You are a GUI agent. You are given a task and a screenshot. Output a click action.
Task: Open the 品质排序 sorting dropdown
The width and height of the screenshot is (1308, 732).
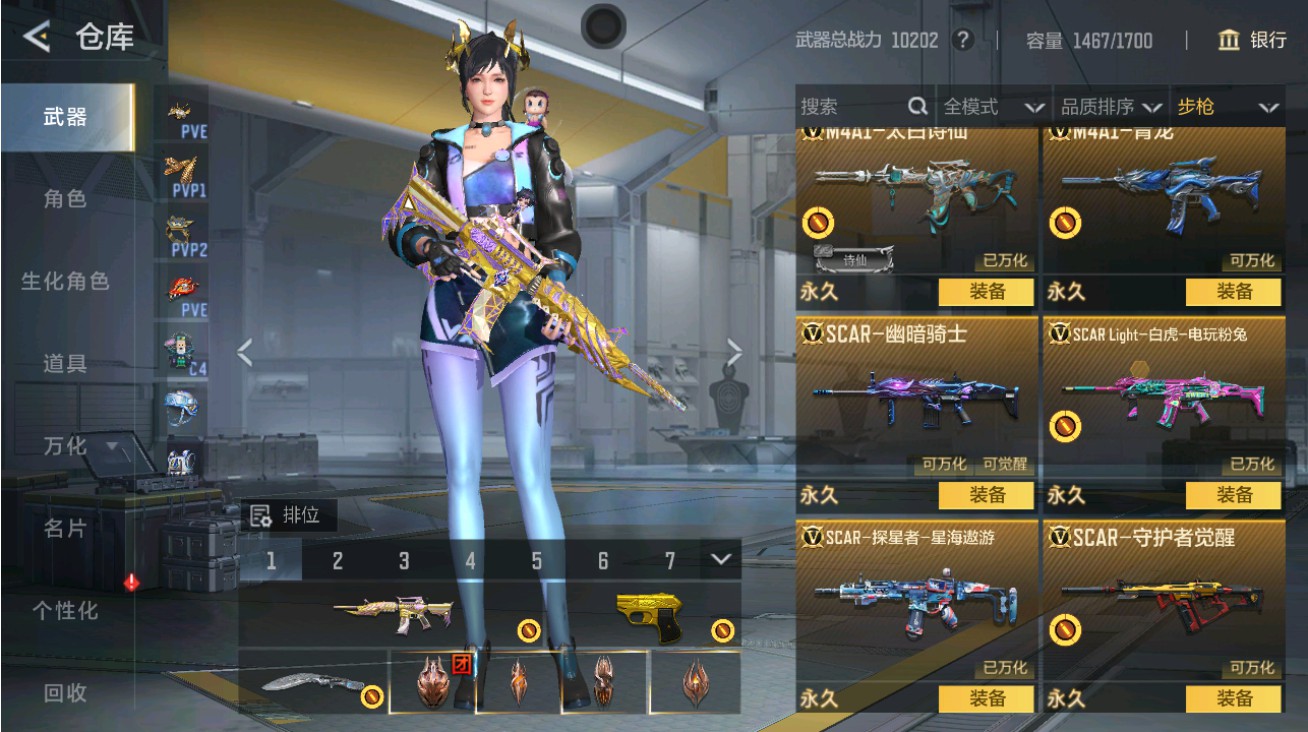[1111, 107]
